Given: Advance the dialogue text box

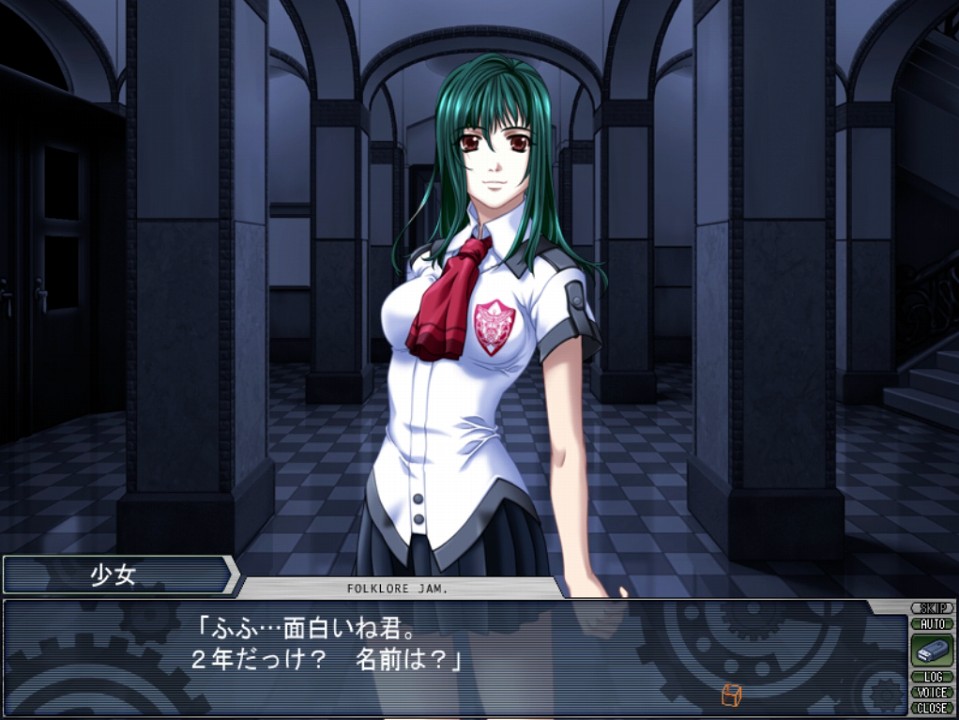Looking at the screenshot, I should click(x=450, y=655).
